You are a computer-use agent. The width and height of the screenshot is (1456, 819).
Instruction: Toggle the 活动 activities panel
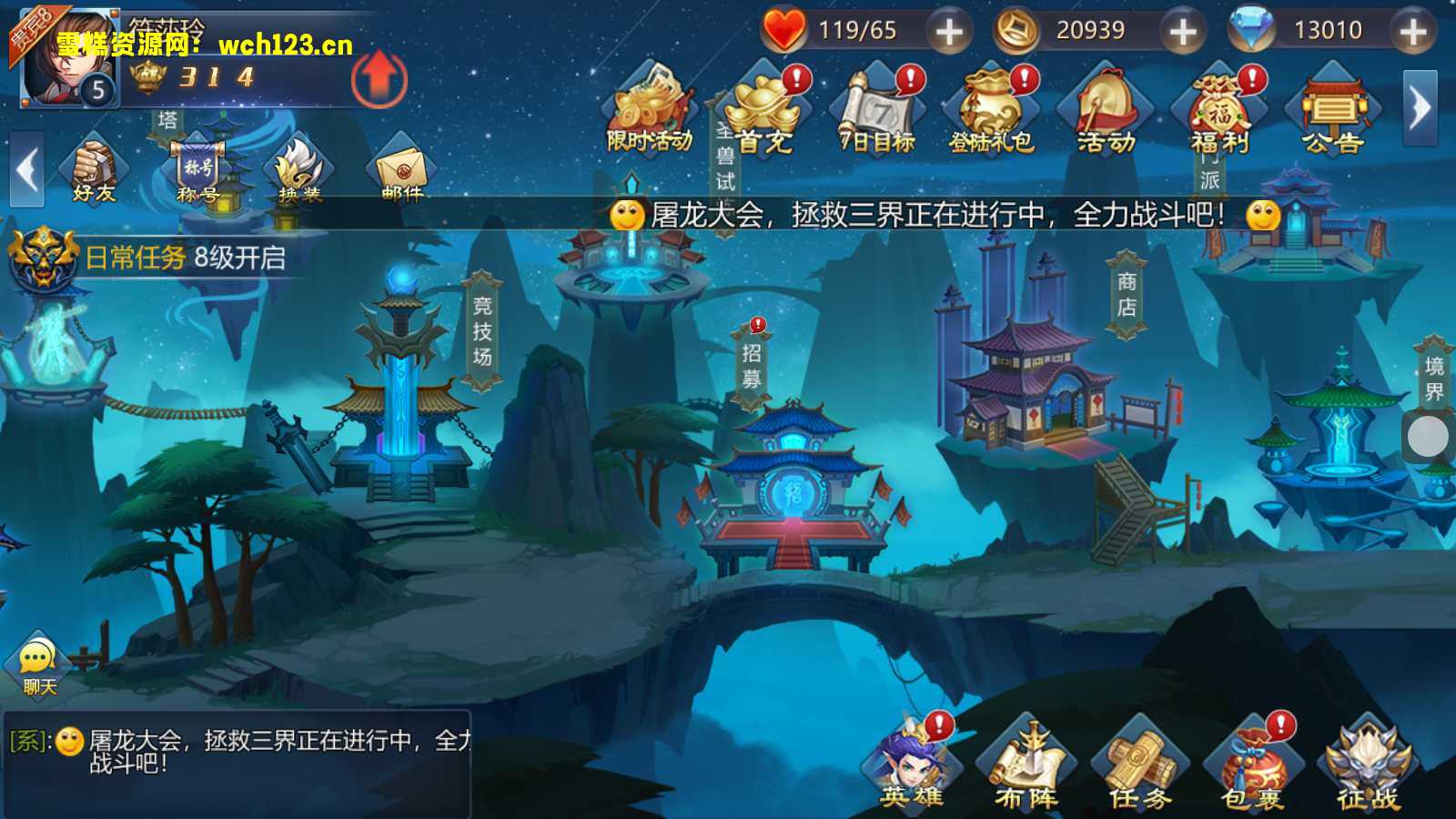(x=1103, y=109)
